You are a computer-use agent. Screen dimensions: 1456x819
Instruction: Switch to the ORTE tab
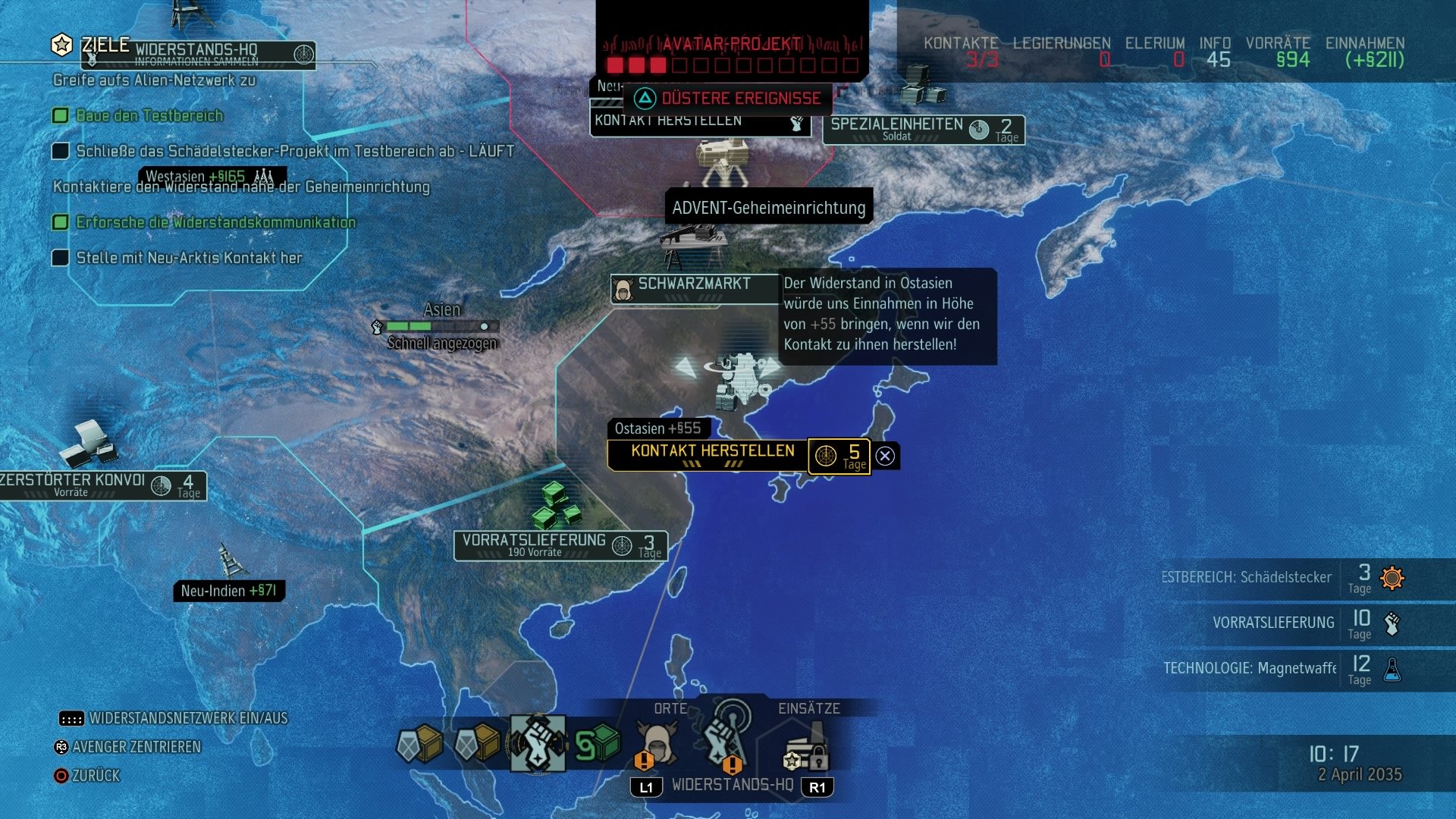pyautogui.click(x=670, y=708)
